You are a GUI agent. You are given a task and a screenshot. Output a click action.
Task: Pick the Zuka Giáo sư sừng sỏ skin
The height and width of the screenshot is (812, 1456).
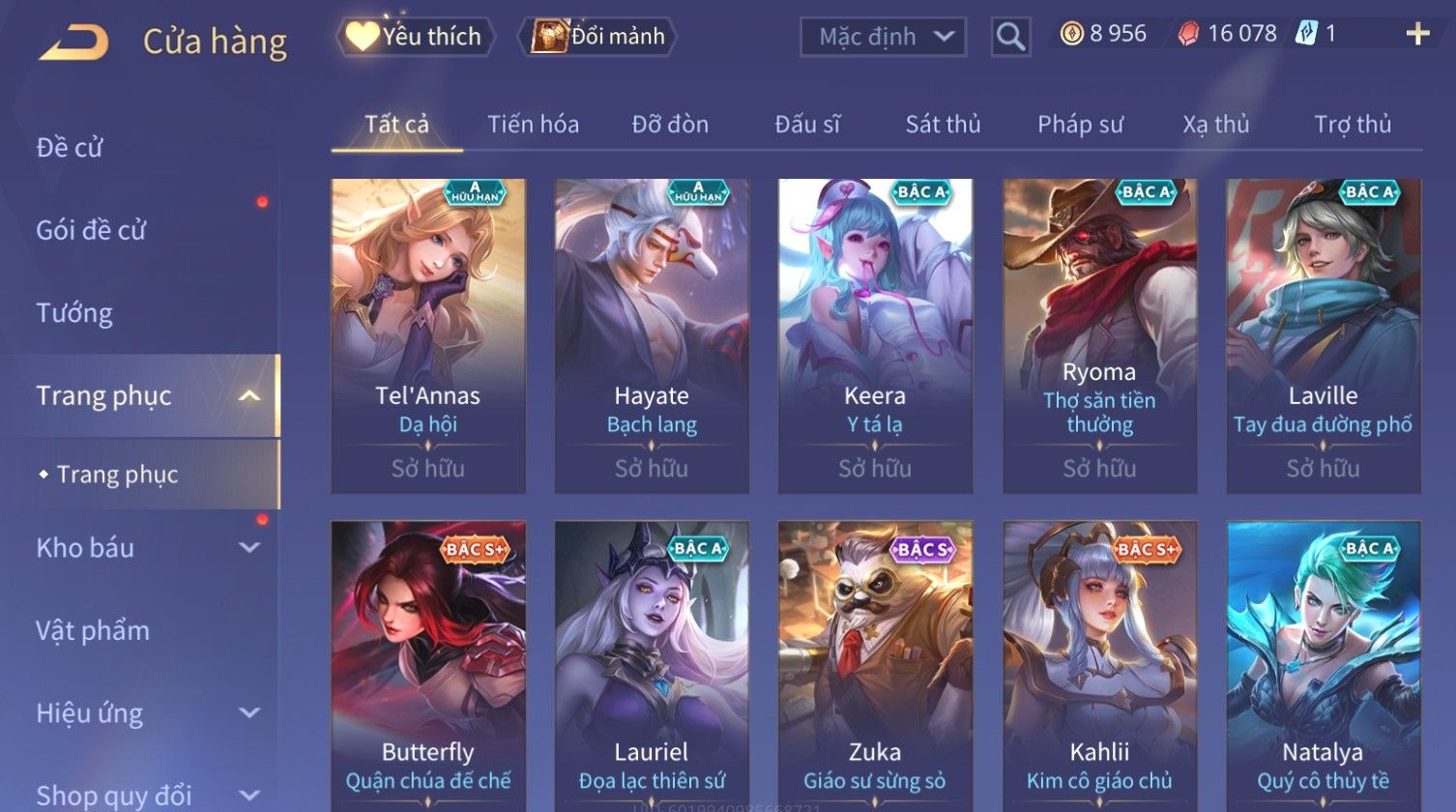(875, 667)
